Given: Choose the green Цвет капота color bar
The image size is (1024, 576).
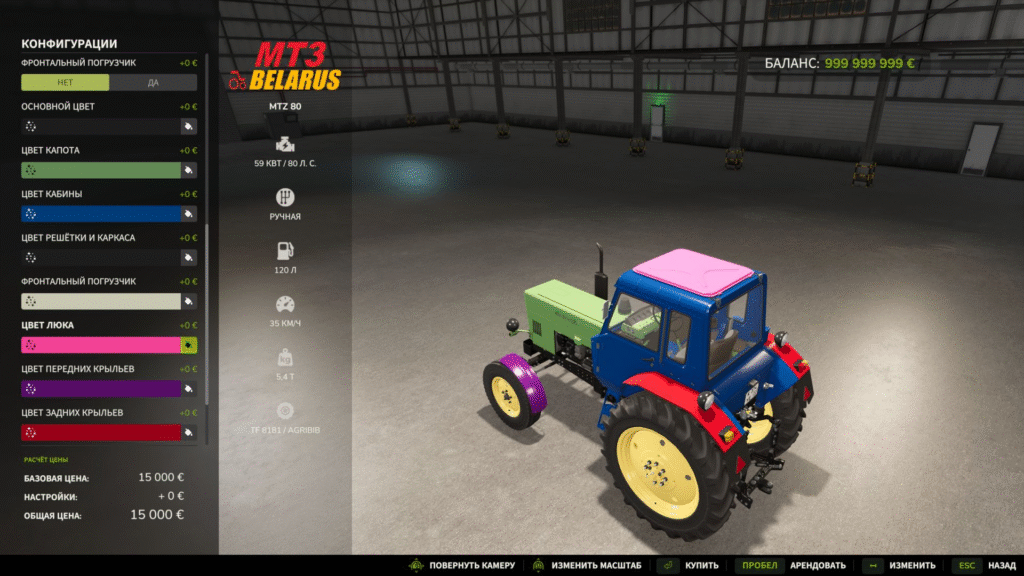Looking at the screenshot, I should click(100, 170).
